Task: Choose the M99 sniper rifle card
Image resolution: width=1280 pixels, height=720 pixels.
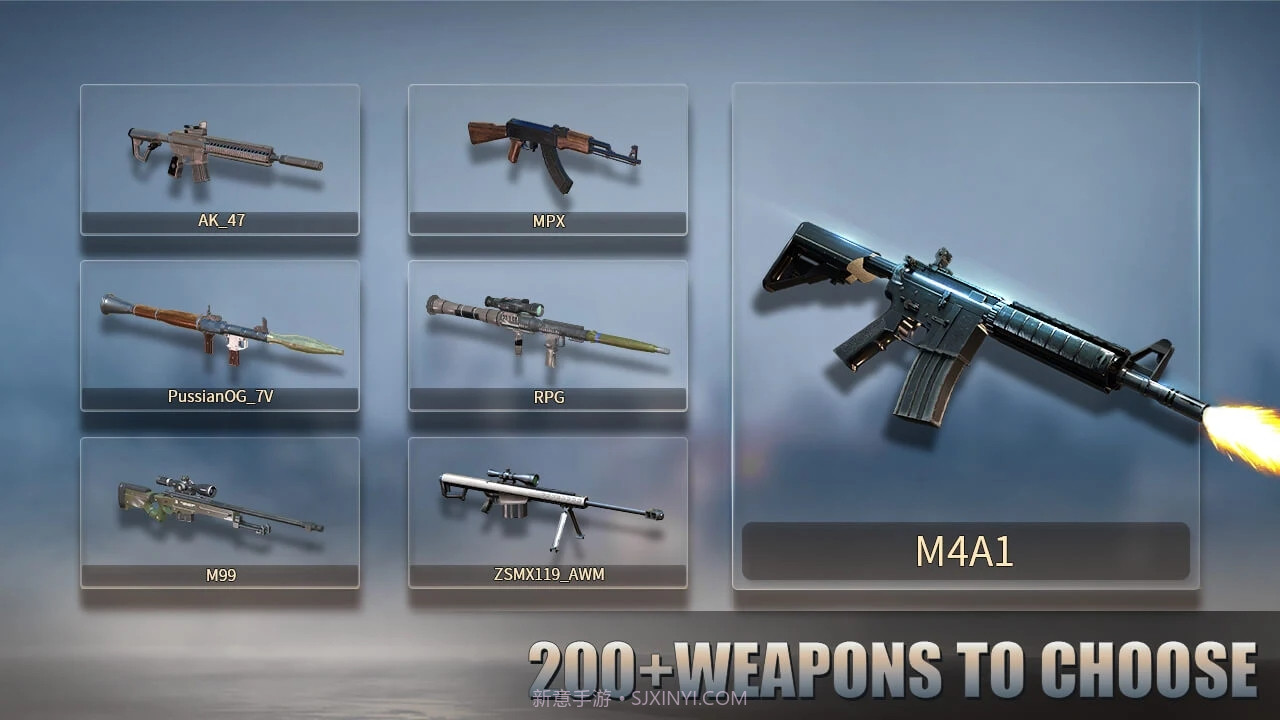Action: (x=220, y=512)
